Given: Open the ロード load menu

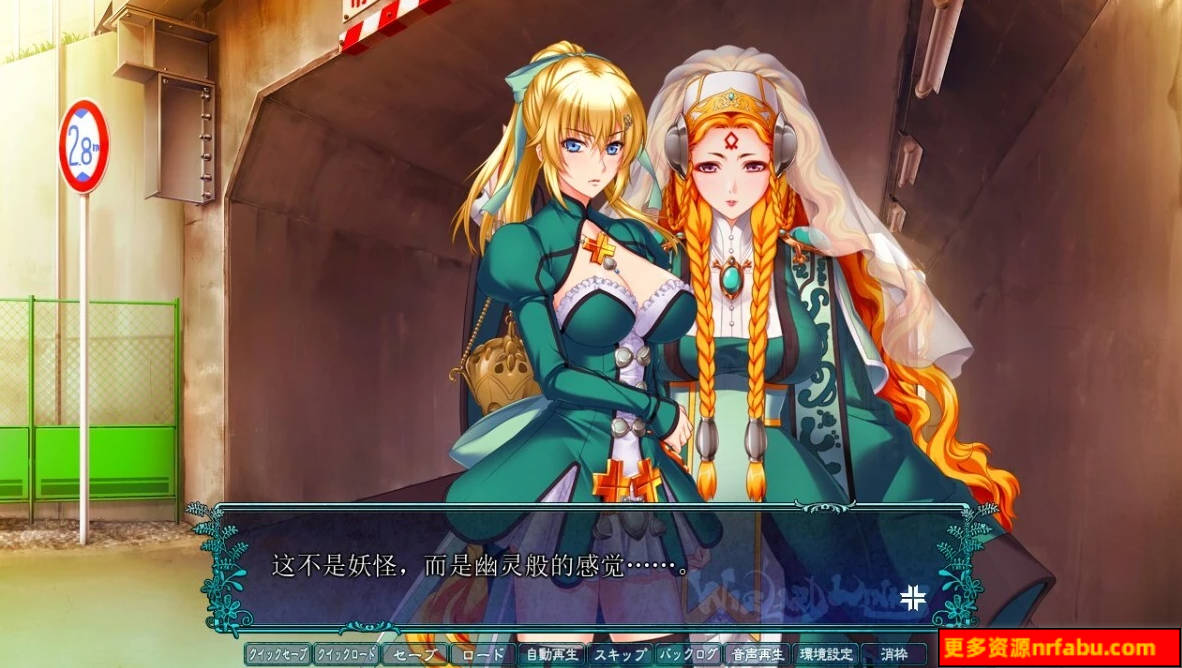Looking at the screenshot, I should tap(483, 655).
